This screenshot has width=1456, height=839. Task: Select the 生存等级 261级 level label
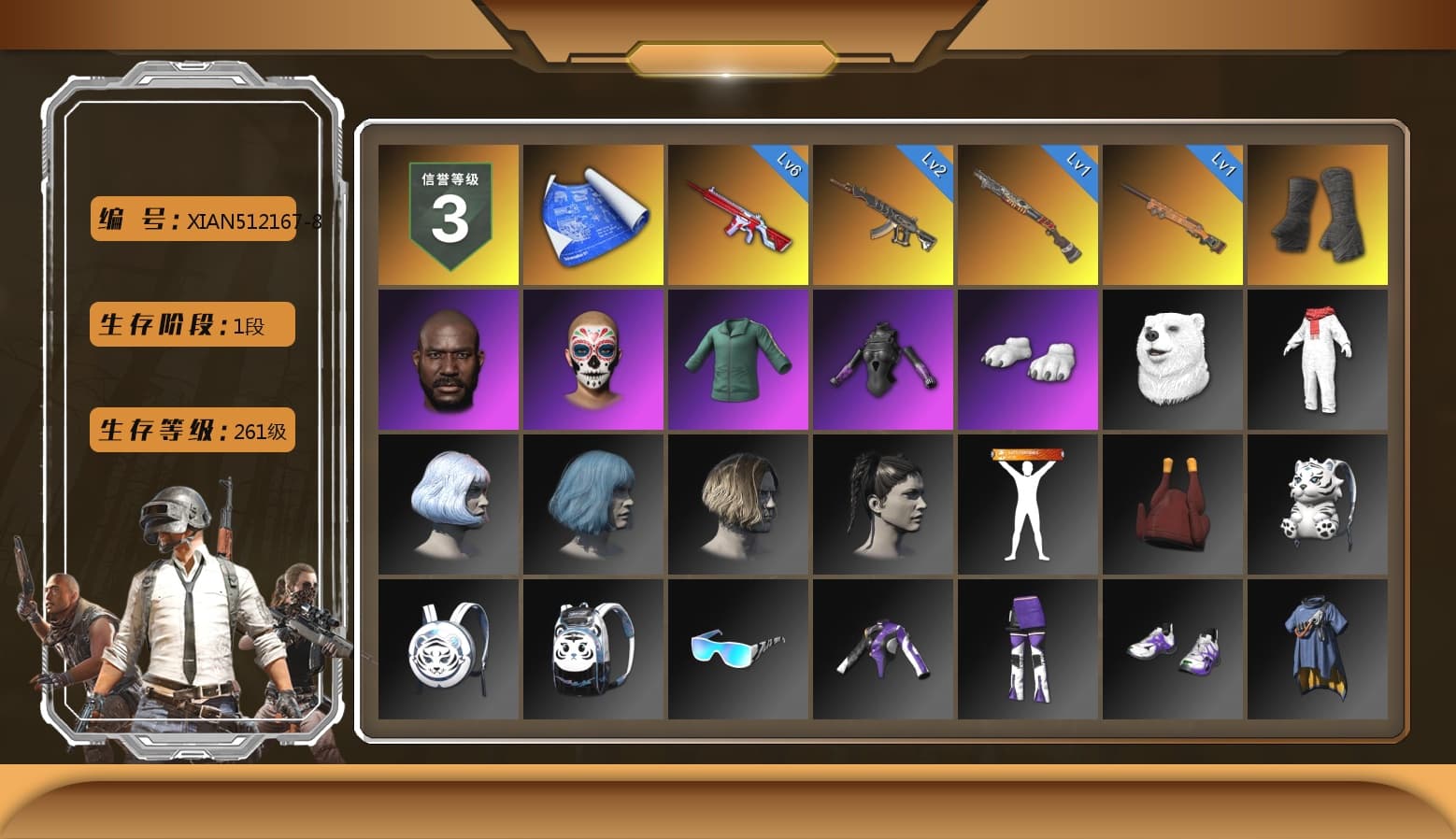[192, 430]
